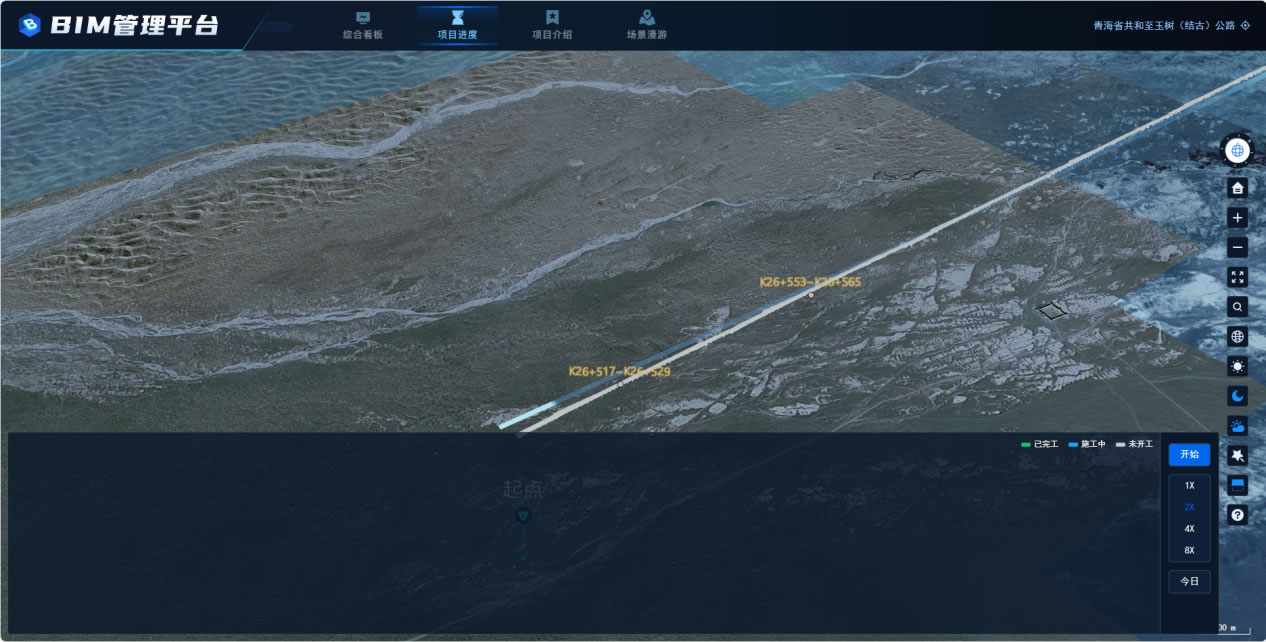
Task: Select the 8X playback speed
Action: point(1189,551)
